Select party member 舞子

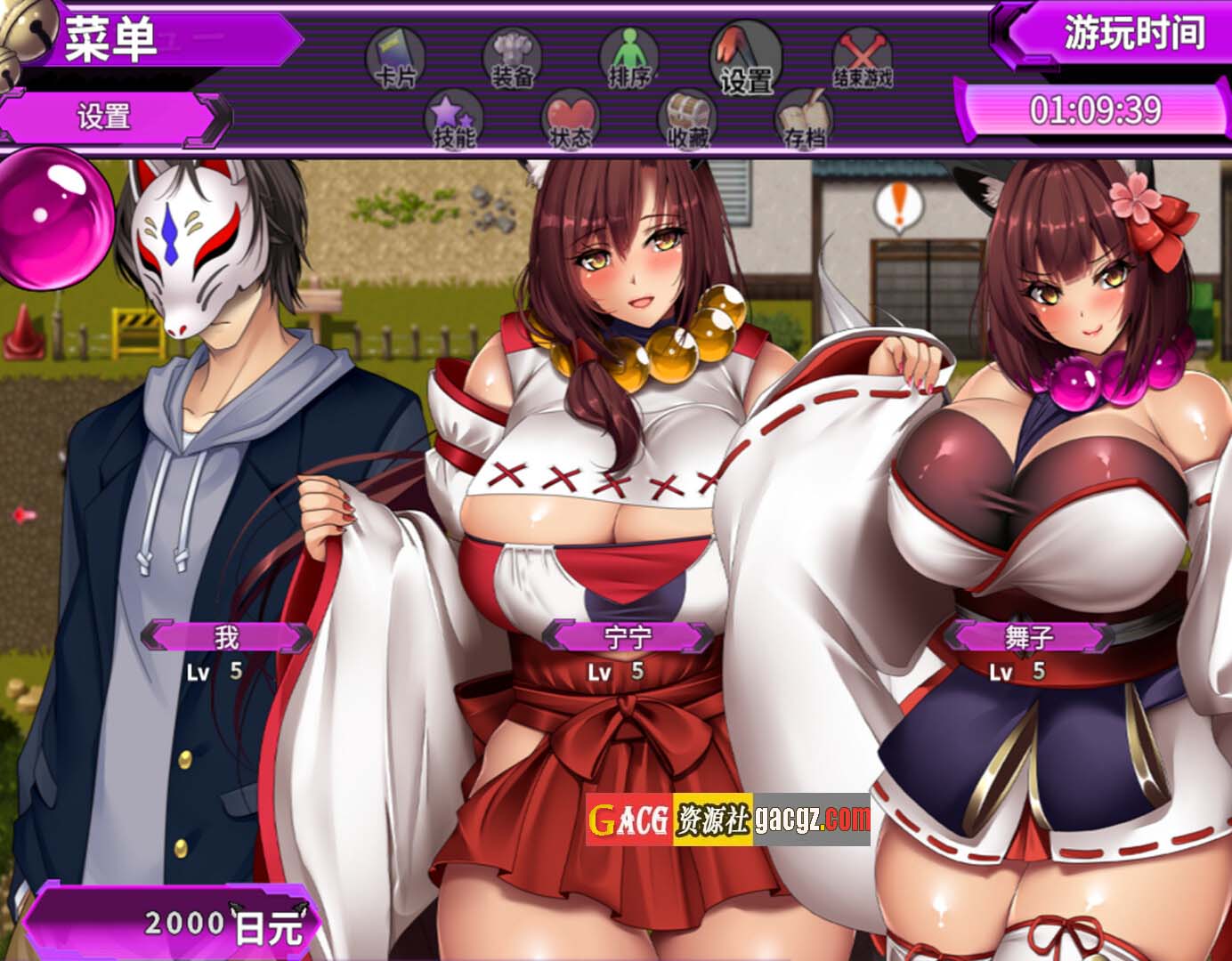click(x=1029, y=637)
